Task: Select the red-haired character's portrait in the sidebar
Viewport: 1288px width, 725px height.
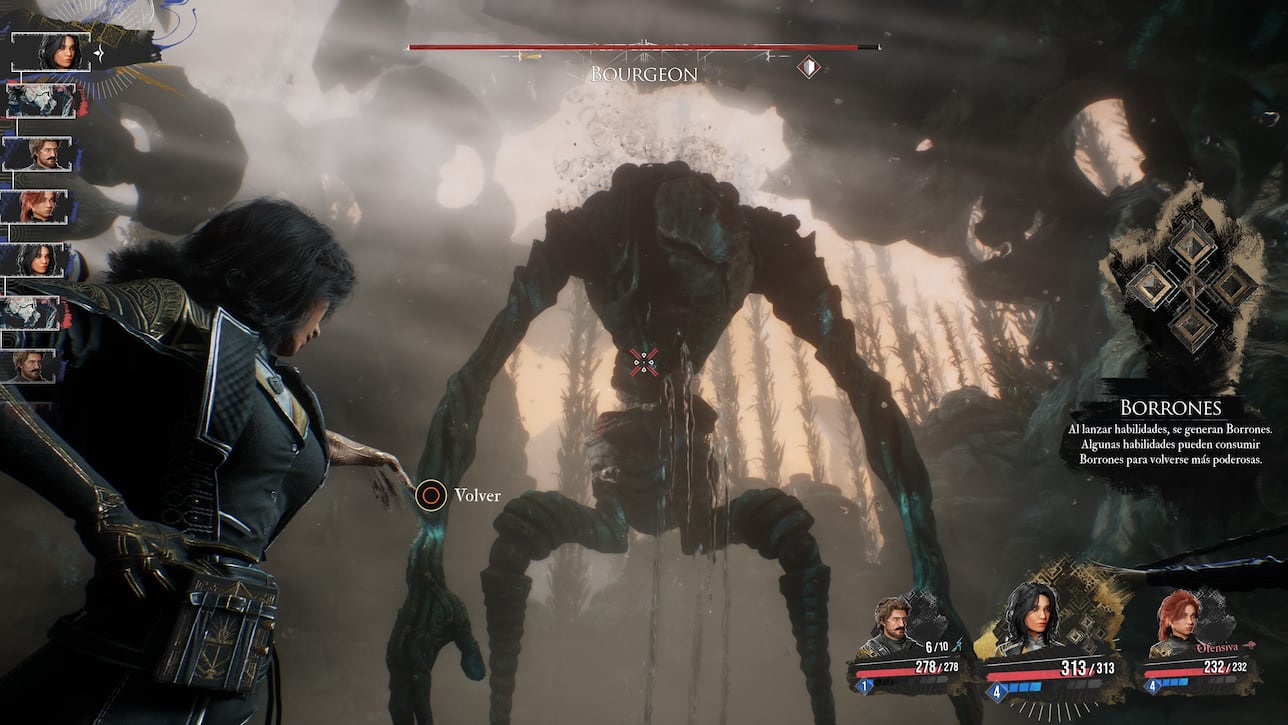Action: [41, 204]
